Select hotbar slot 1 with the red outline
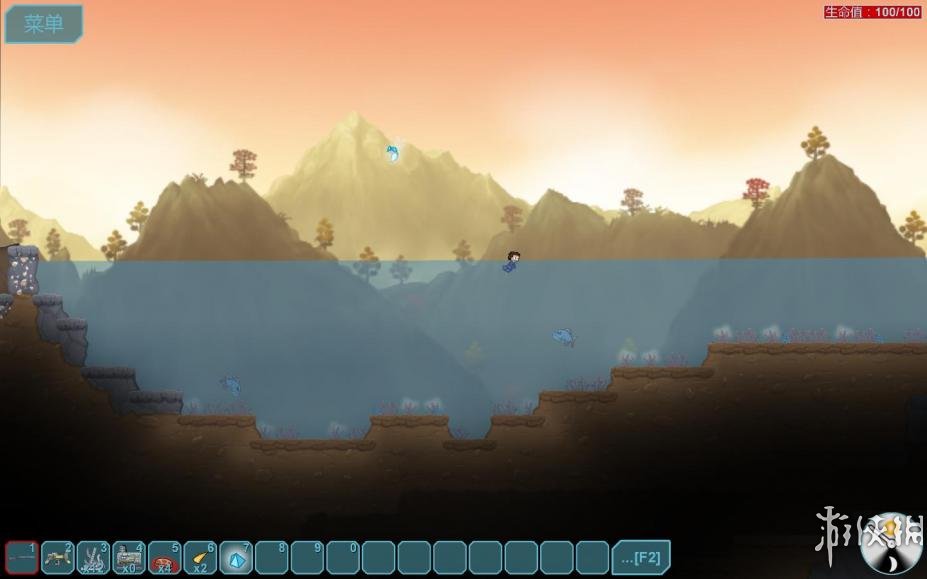The image size is (927, 579). pyautogui.click(x=22, y=557)
